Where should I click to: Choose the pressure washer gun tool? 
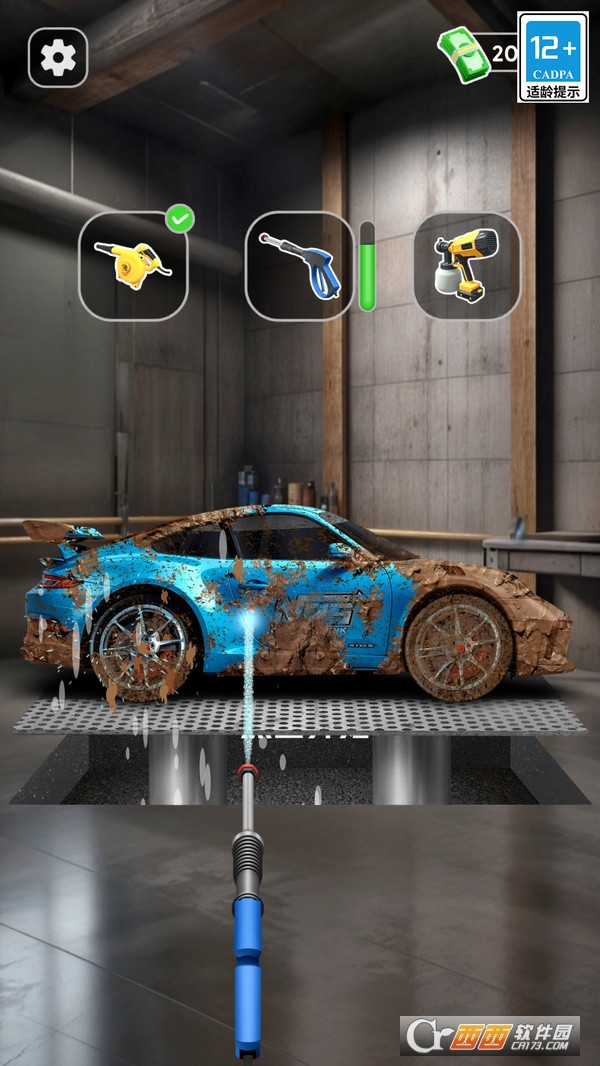tap(299, 265)
